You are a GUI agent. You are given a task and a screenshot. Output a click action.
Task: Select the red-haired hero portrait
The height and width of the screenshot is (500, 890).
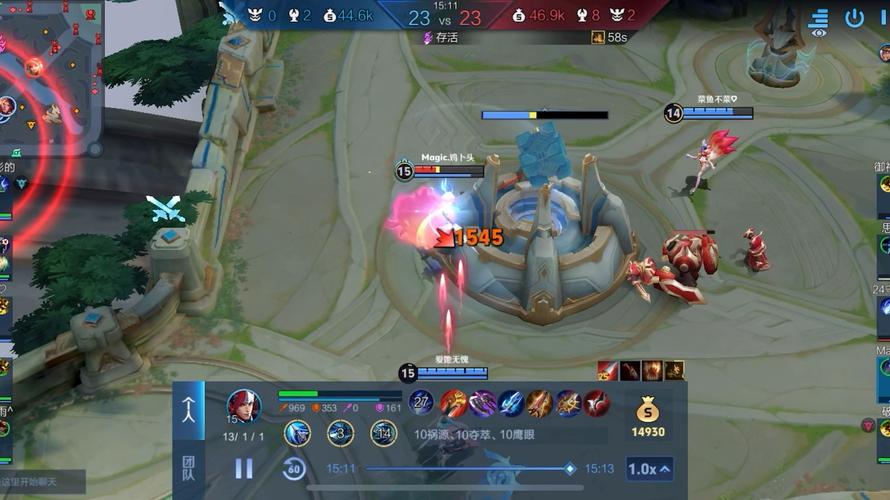click(x=243, y=405)
